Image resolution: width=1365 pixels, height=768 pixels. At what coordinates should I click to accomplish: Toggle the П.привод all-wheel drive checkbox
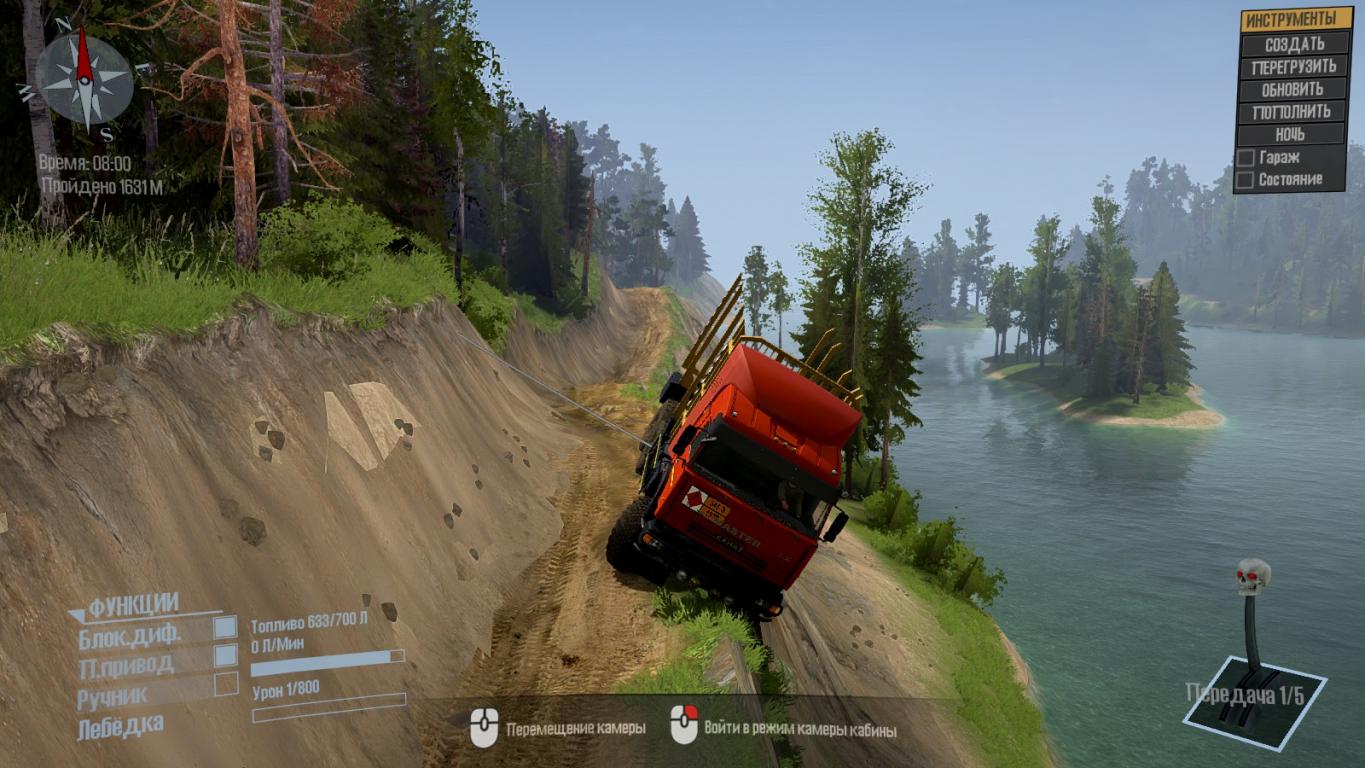(226, 655)
